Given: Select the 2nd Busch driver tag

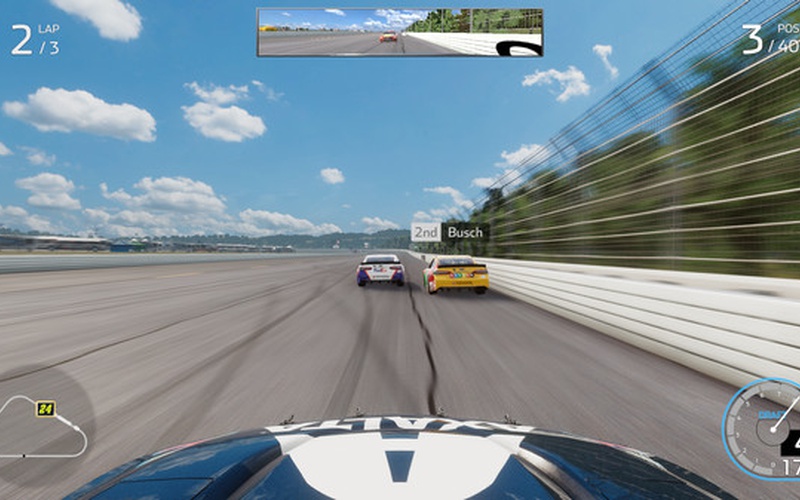Looking at the screenshot, I should coord(449,232).
